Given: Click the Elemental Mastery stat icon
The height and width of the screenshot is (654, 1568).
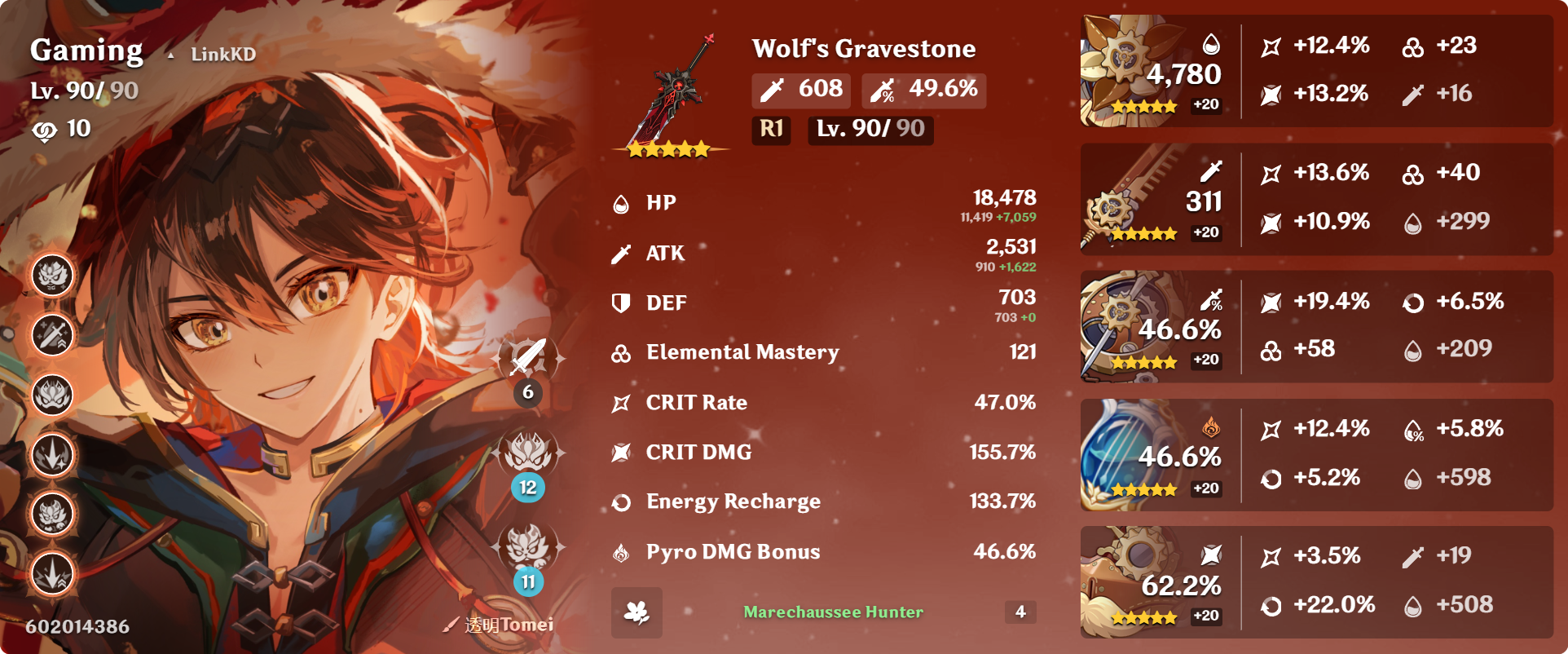Looking at the screenshot, I should [x=621, y=352].
